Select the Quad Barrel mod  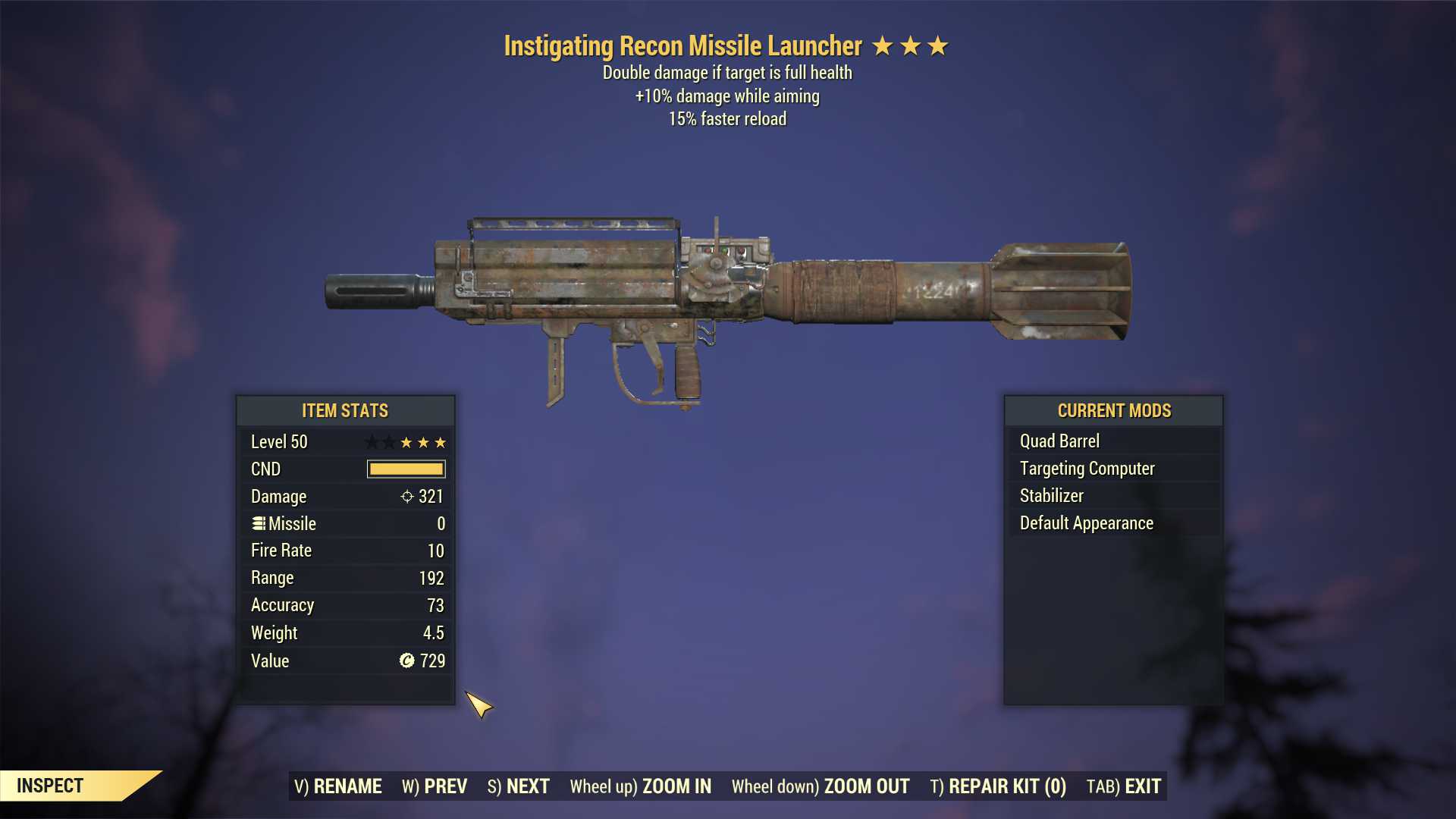(x=1059, y=441)
